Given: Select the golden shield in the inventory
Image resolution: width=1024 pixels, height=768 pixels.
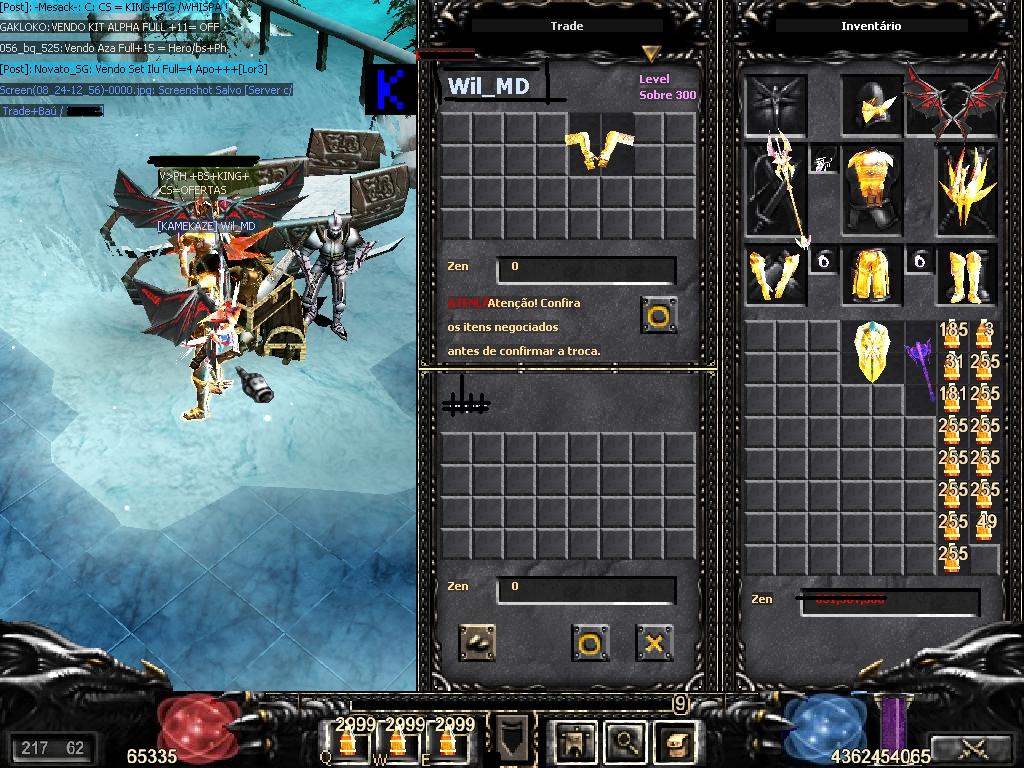Looking at the screenshot, I should [x=871, y=352].
